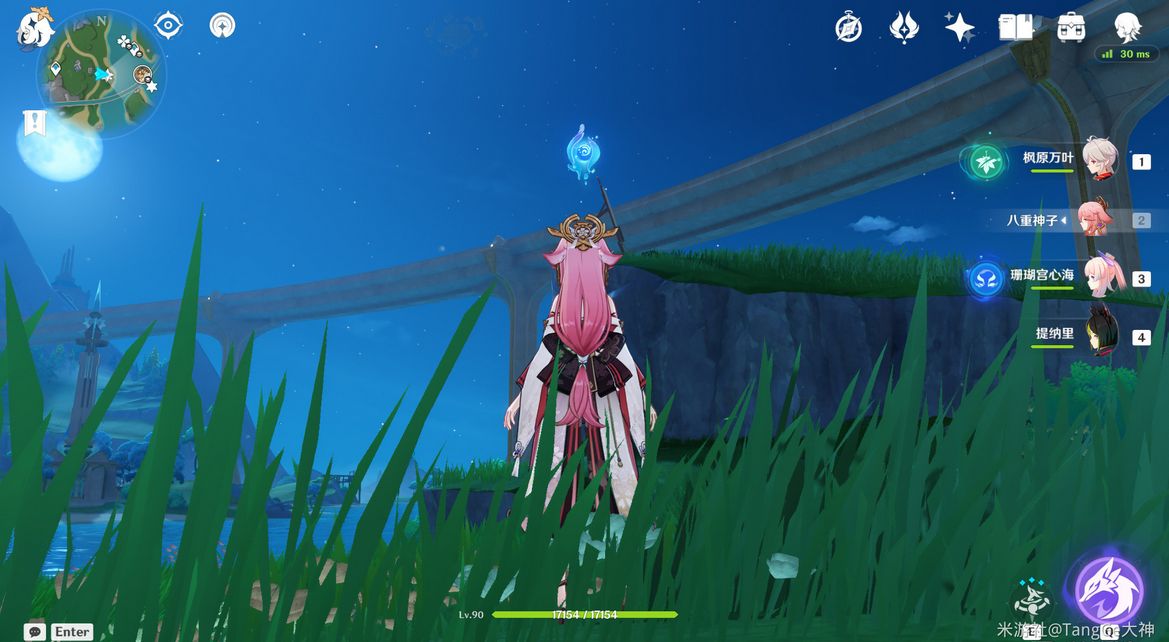Image resolution: width=1169 pixels, height=642 pixels.
Task: Open the Events compass icon
Action: tap(848, 27)
